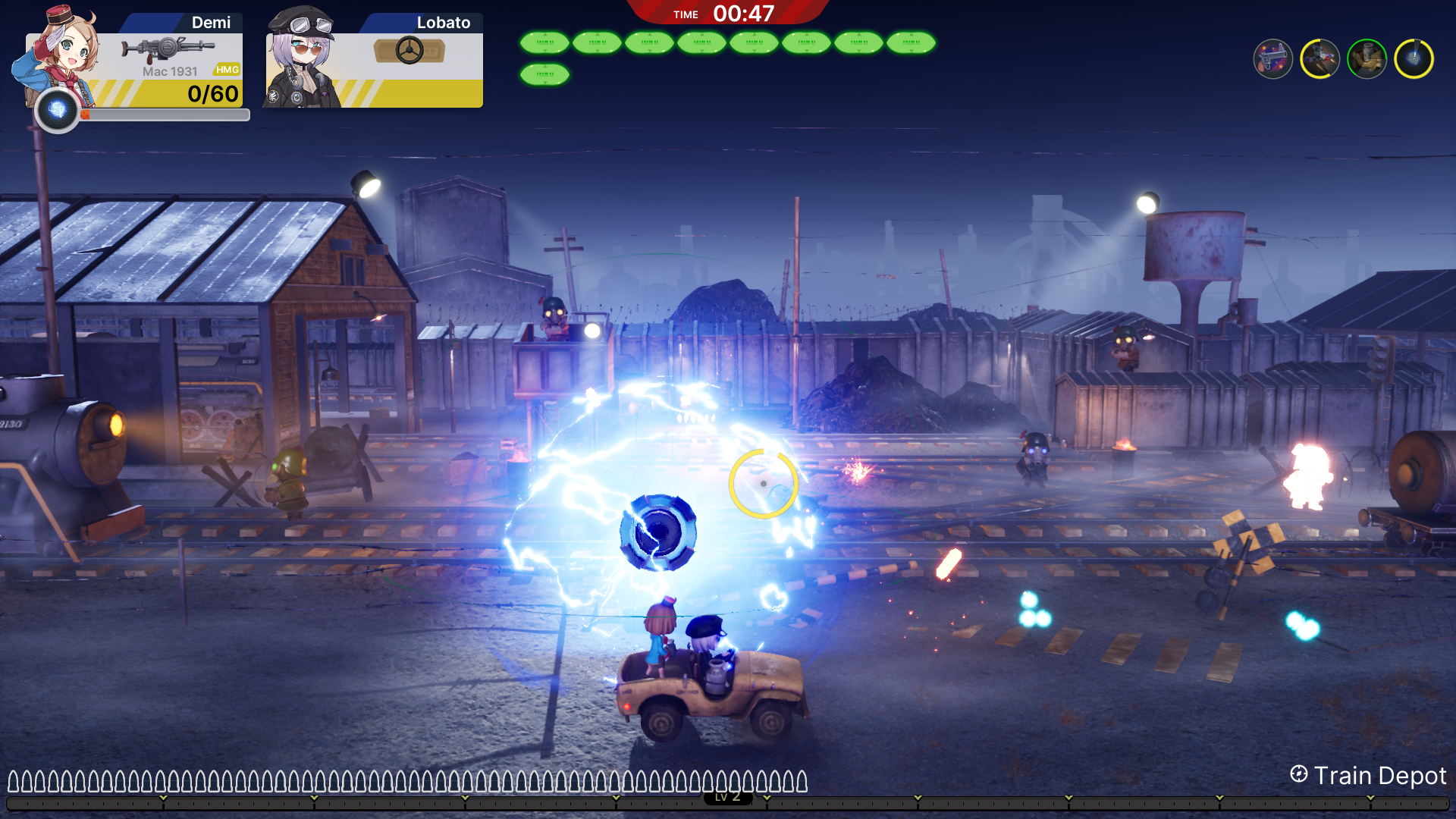Trigger the fighter plane airstrike ability

click(1319, 59)
